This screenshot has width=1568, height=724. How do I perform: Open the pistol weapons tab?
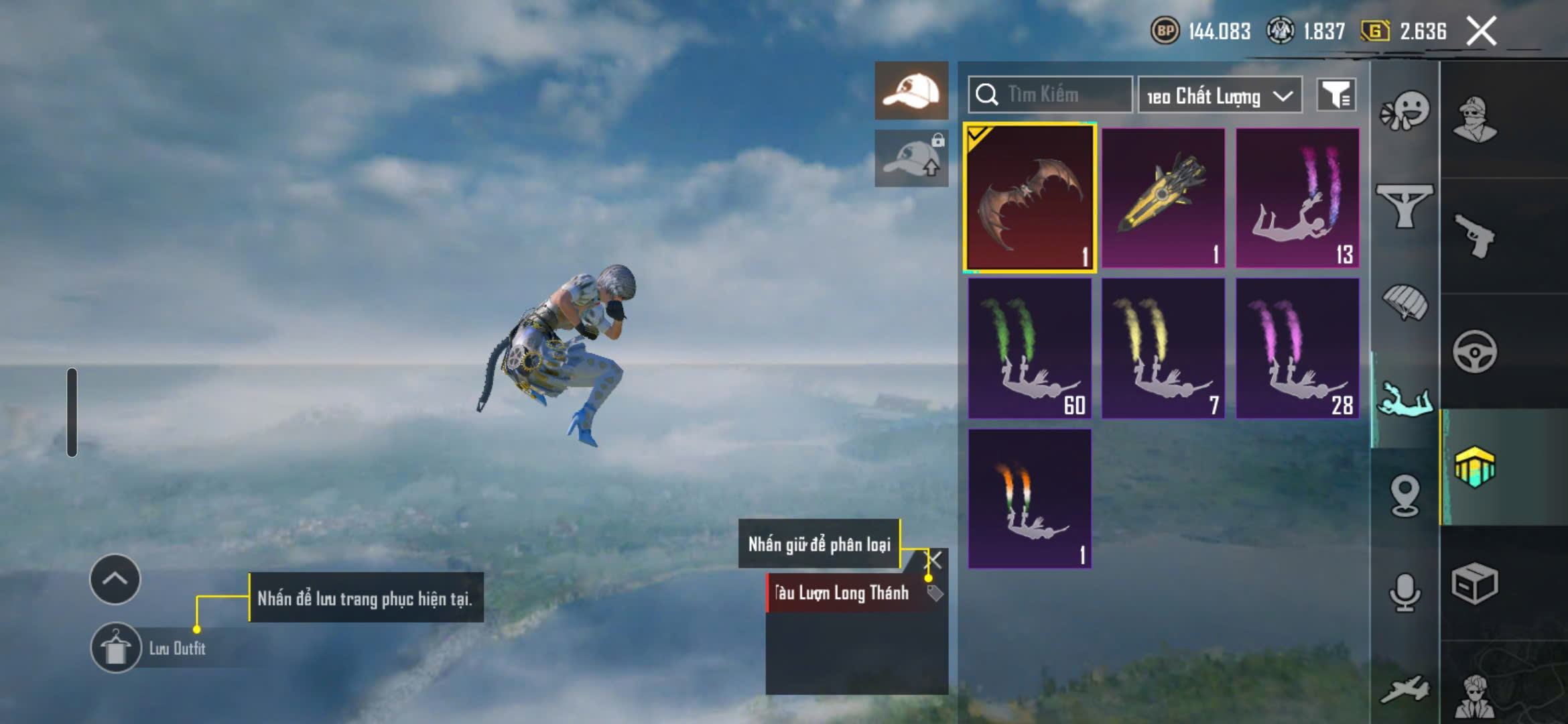click(1474, 236)
